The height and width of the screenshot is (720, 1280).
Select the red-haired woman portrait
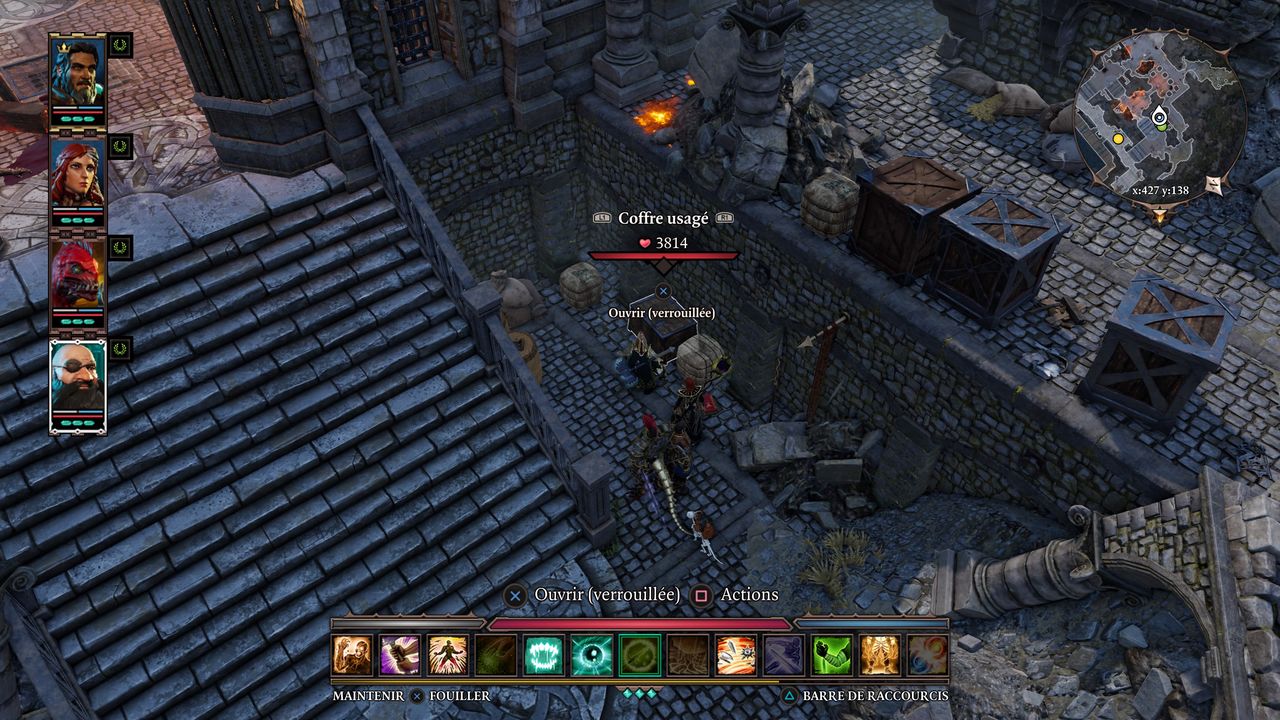coord(77,174)
